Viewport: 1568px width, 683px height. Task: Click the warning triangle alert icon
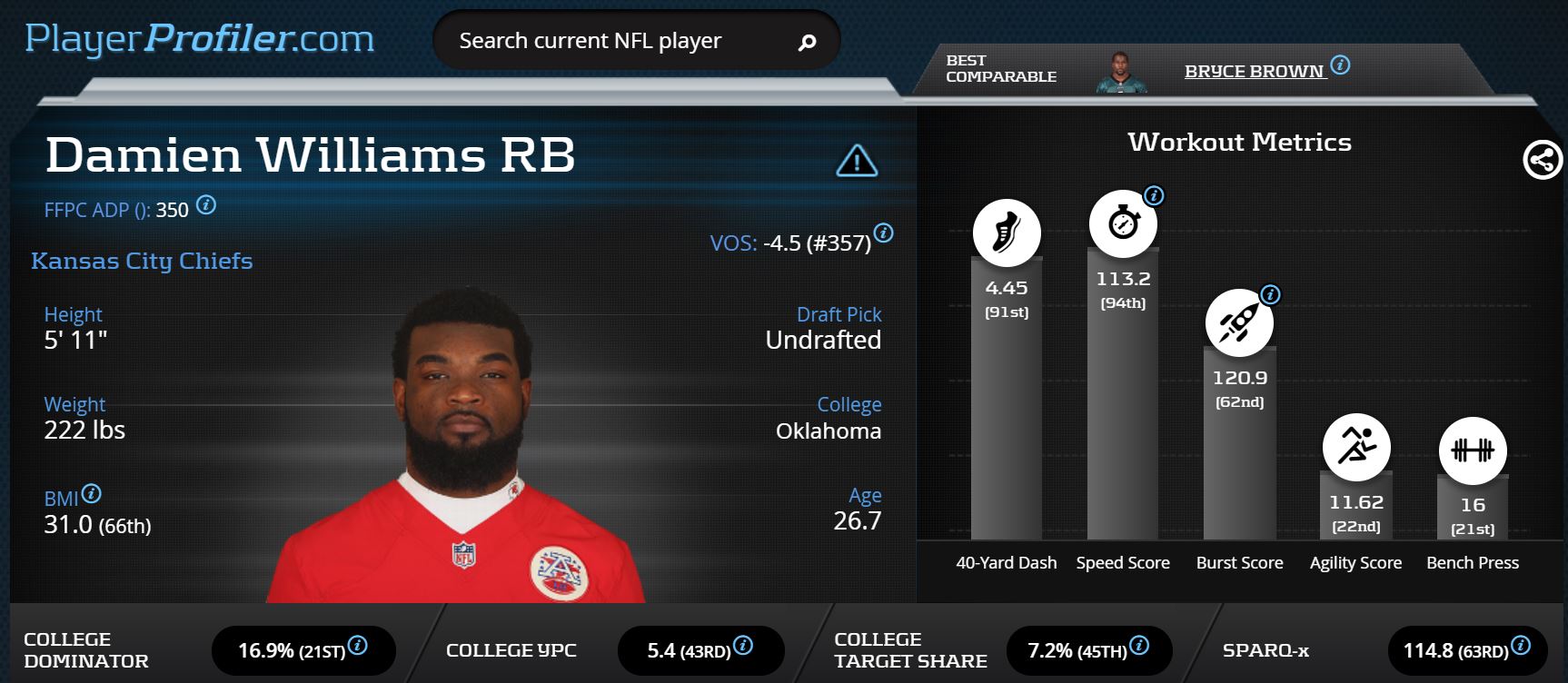(x=856, y=161)
